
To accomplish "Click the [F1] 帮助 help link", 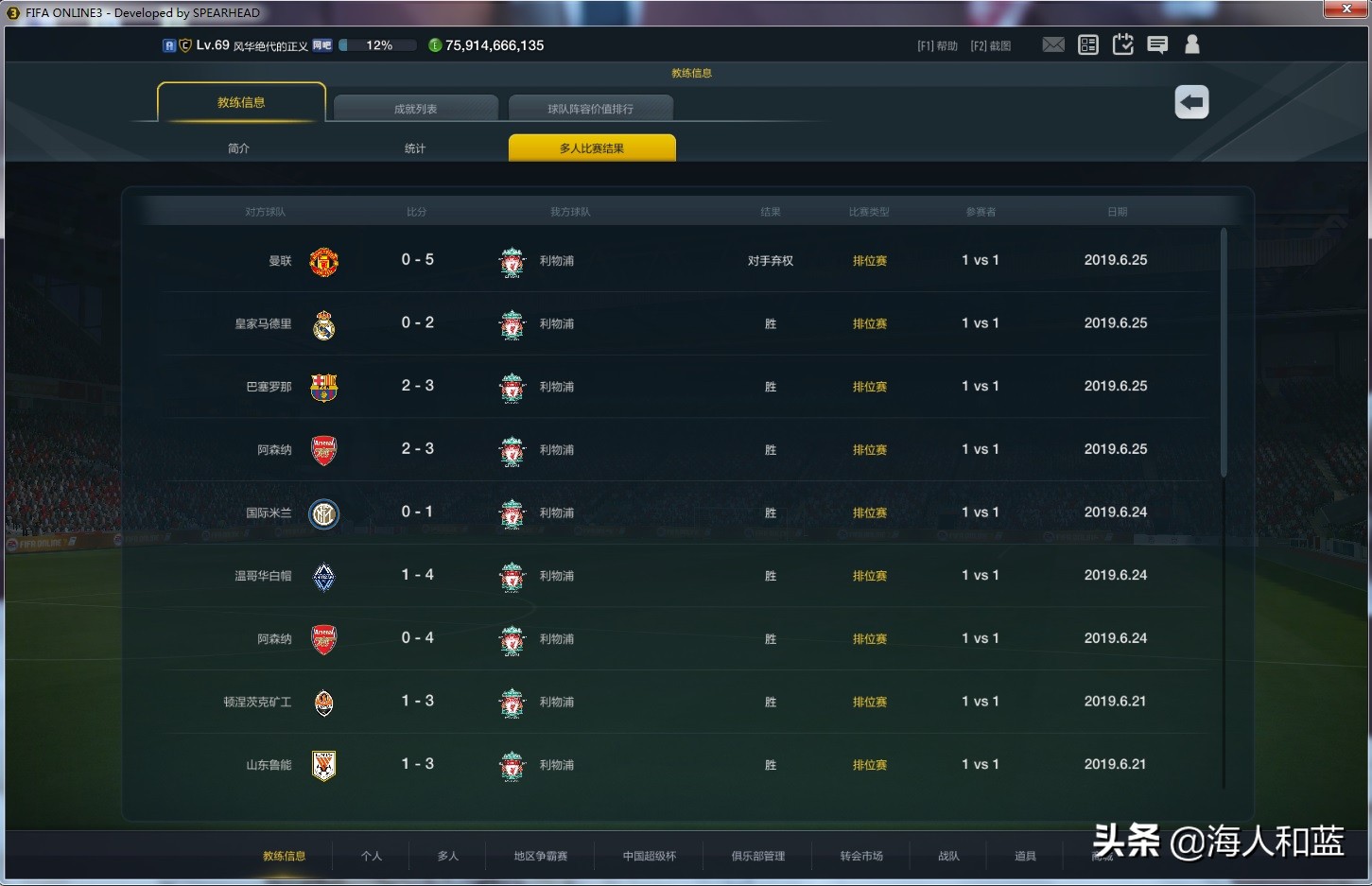I will tap(936, 44).
